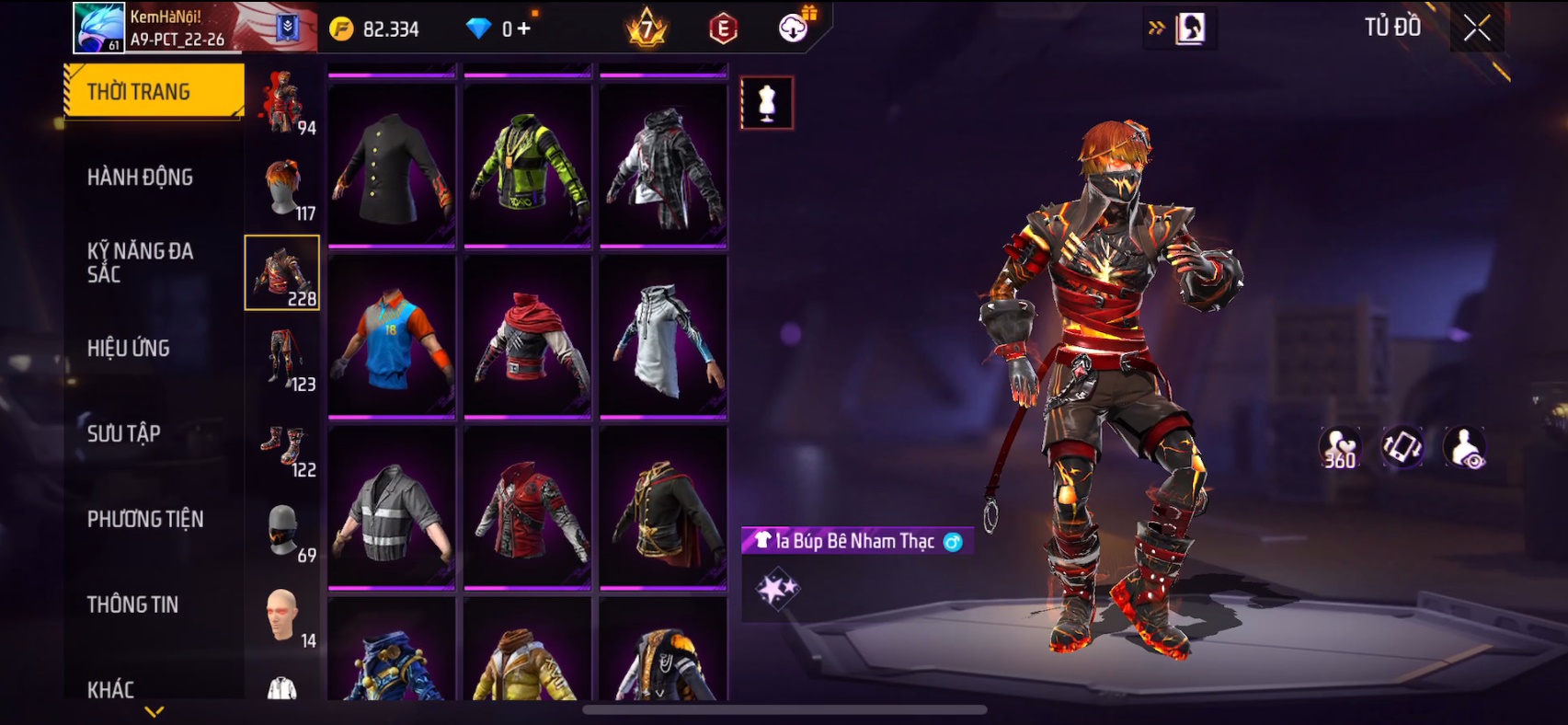
Task: Click the mannequin outfit preset icon
Action: point(767,102)
